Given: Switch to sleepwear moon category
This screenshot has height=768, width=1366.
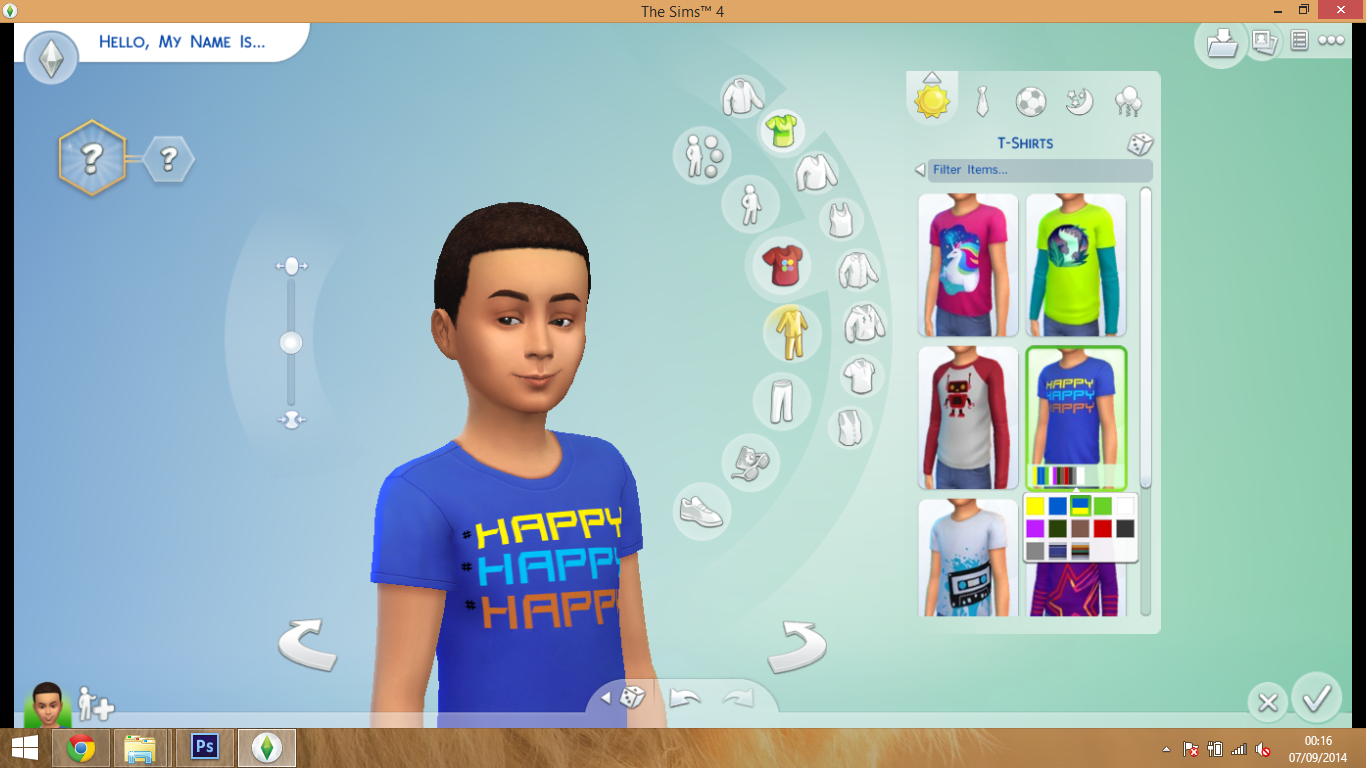Looking at the screenshot, I should tap(1079, 100).
